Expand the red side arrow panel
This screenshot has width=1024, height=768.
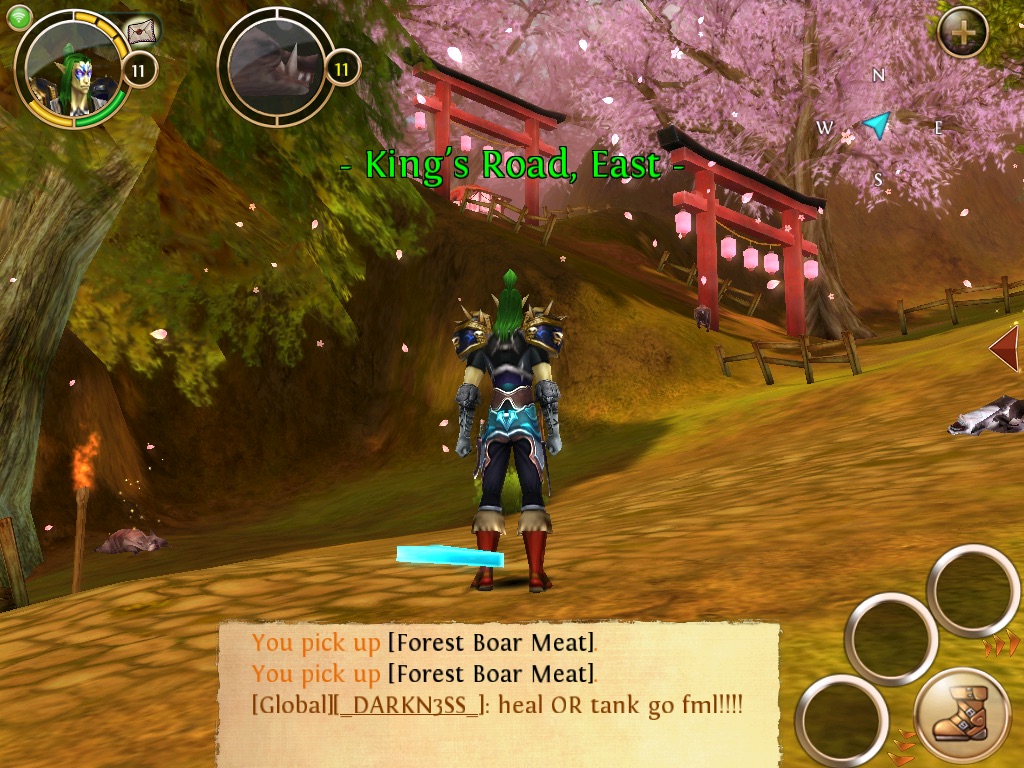pyautogui.click(x=1004, y=349)
